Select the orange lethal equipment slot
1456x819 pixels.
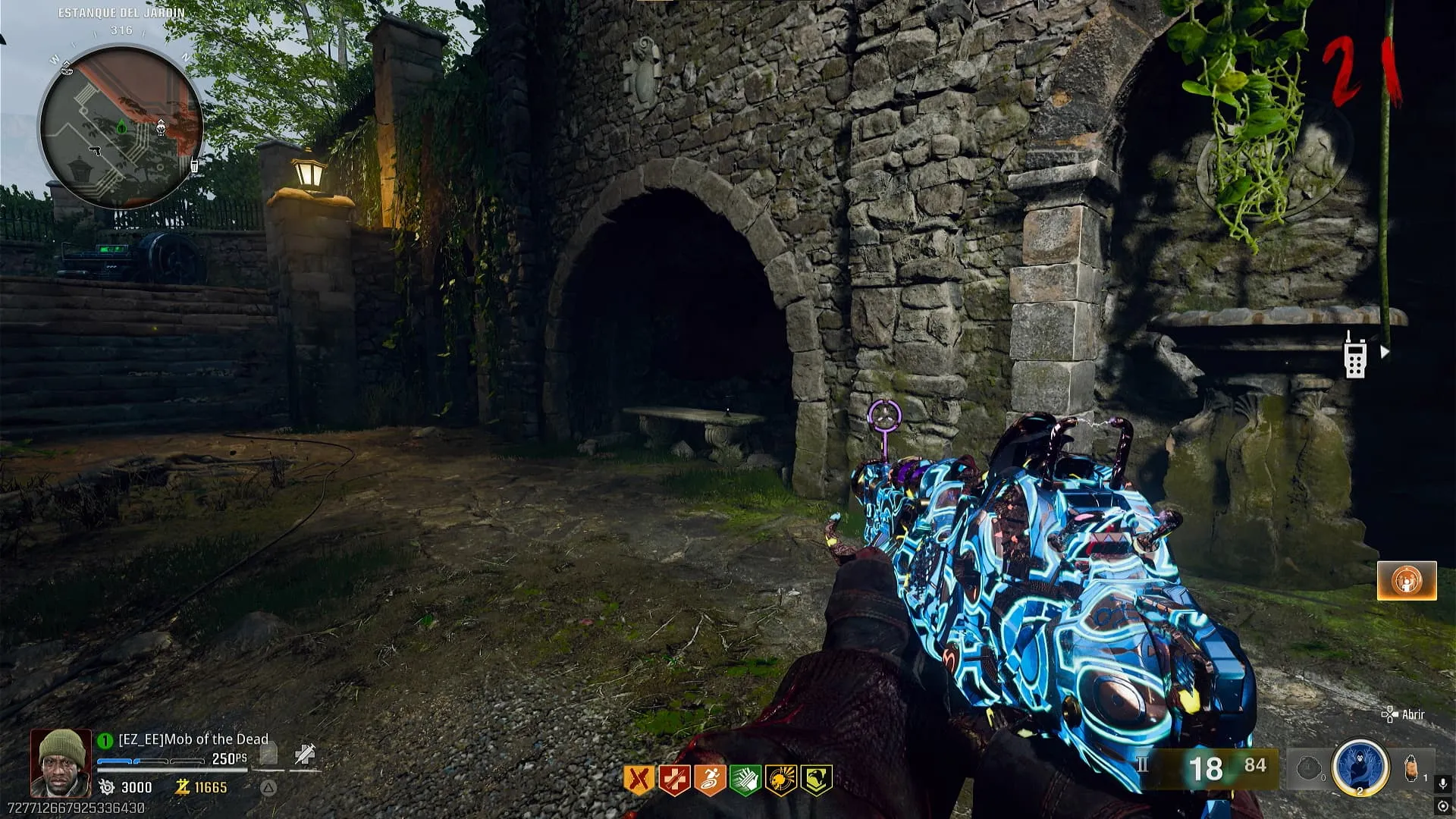click(1410, 768)
